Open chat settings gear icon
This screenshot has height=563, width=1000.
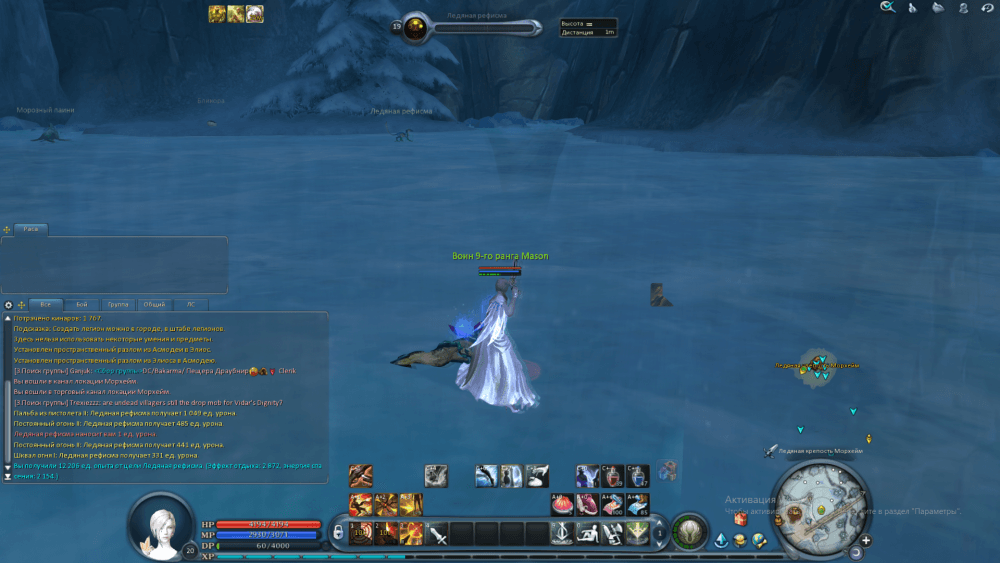(x=9, y=304)
